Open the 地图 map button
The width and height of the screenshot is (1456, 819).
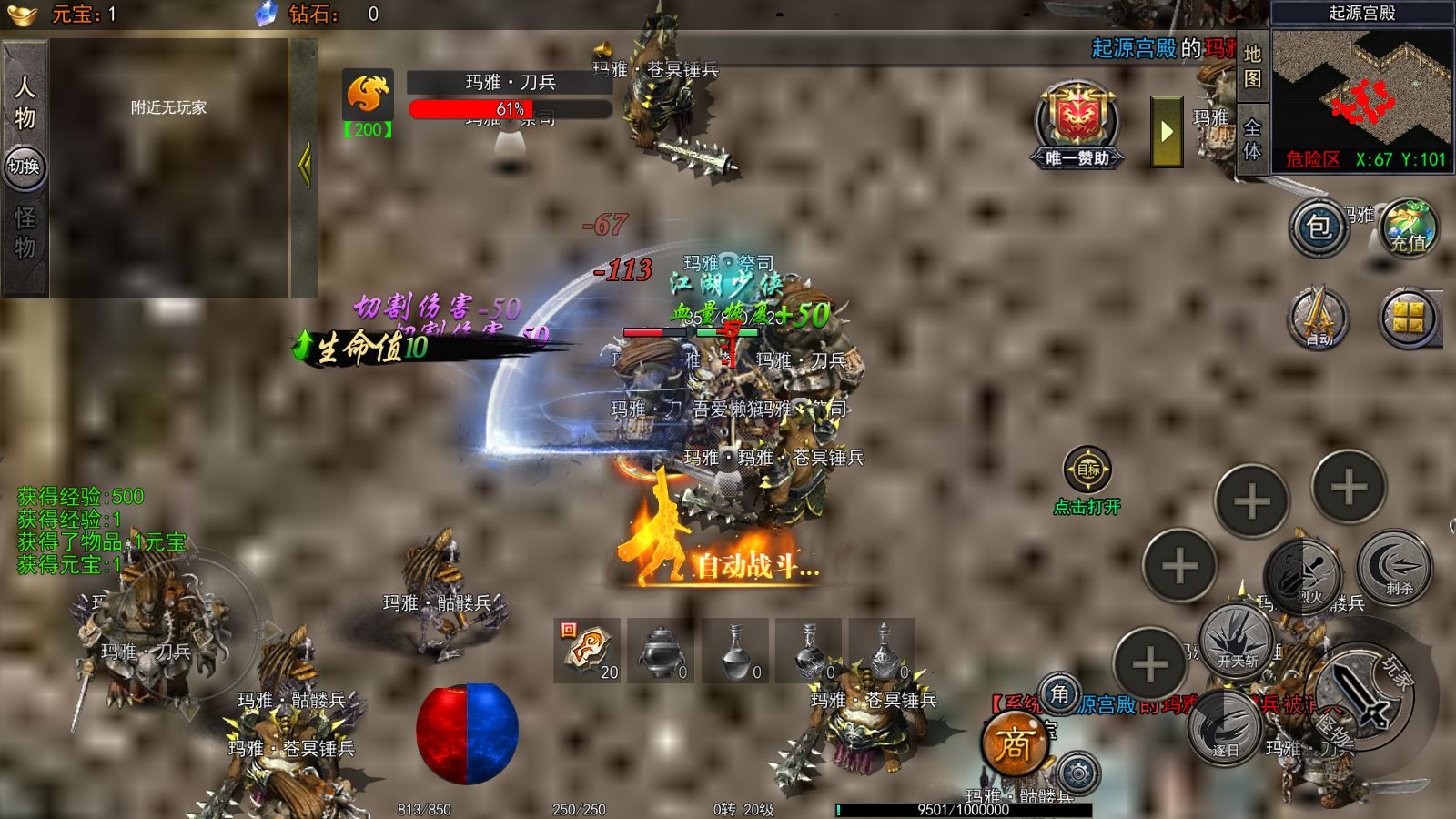click(1252, 66)
